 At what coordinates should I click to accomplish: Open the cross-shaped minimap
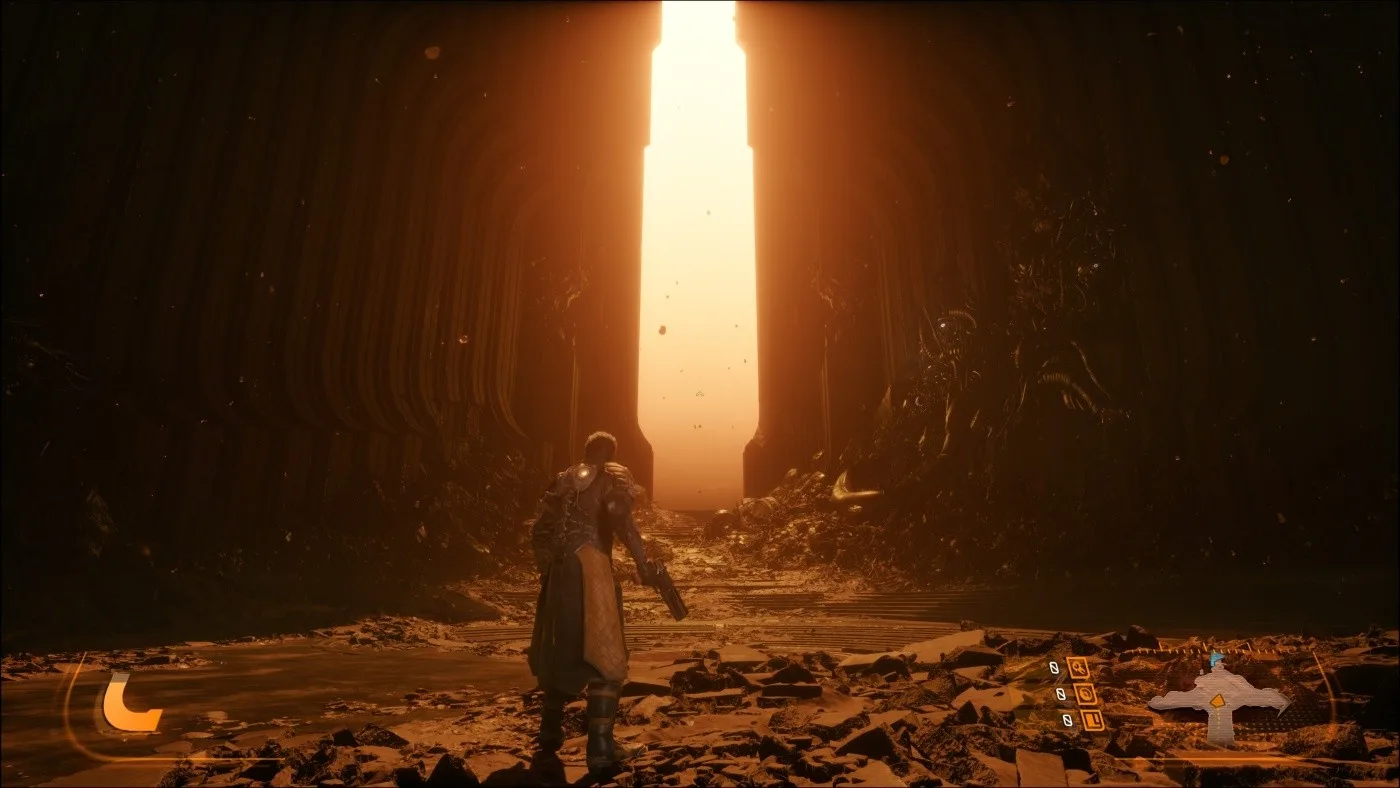click(1218, 701)
